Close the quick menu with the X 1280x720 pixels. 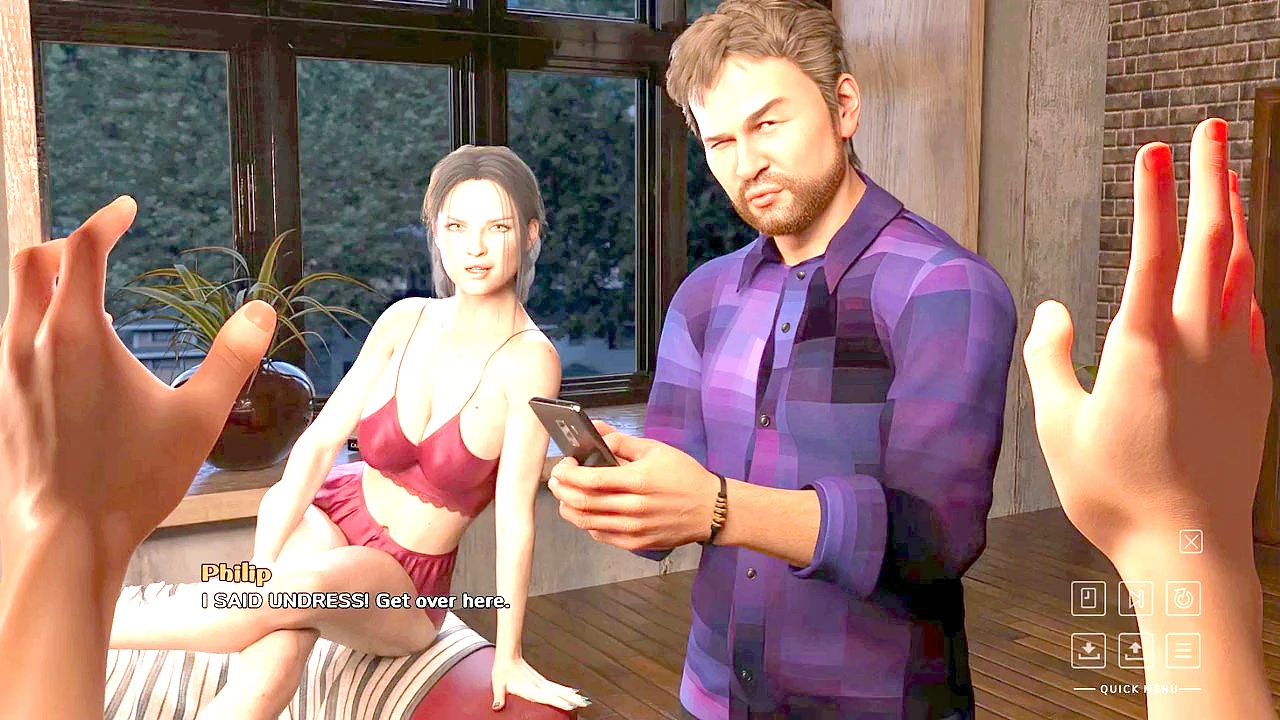point(1190,542)
